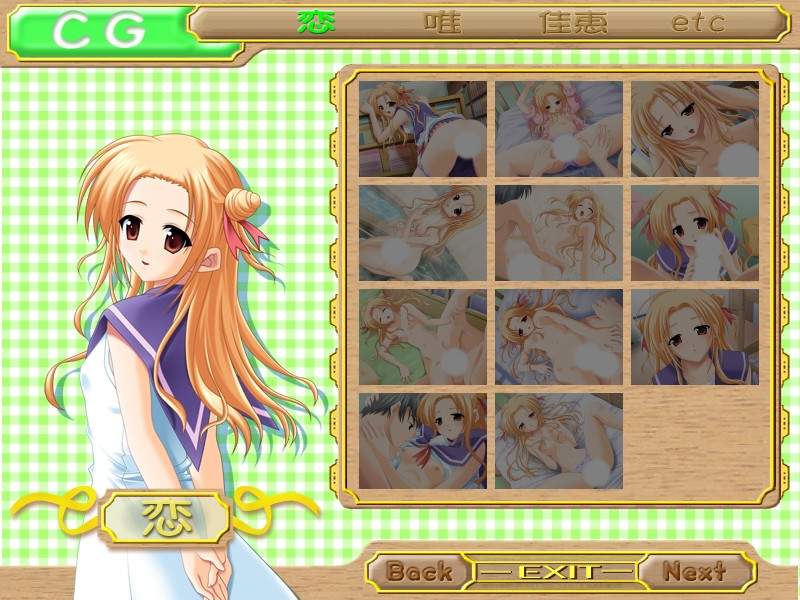This screenshot has height=600, width=800.
Task: Switch to the 恋 character tab
Action: pyautogui.click(x=317, y=22)
